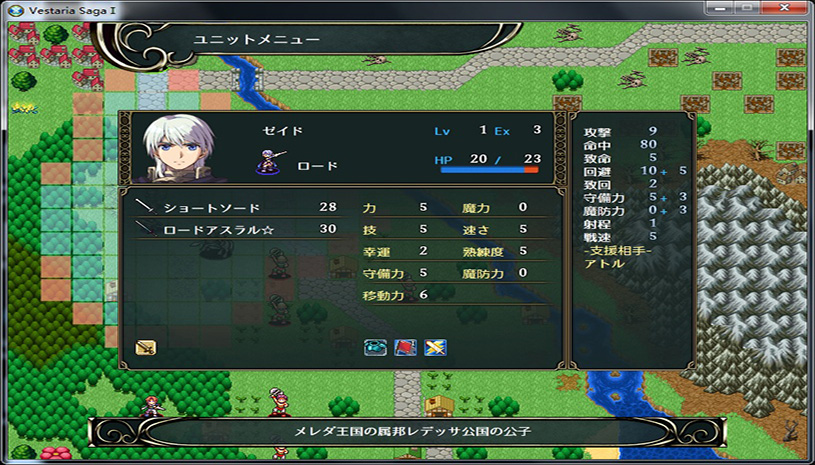Inspect the teal skill icon
The height and width of the screenshot is (465, 815).
tap(375, 347)
